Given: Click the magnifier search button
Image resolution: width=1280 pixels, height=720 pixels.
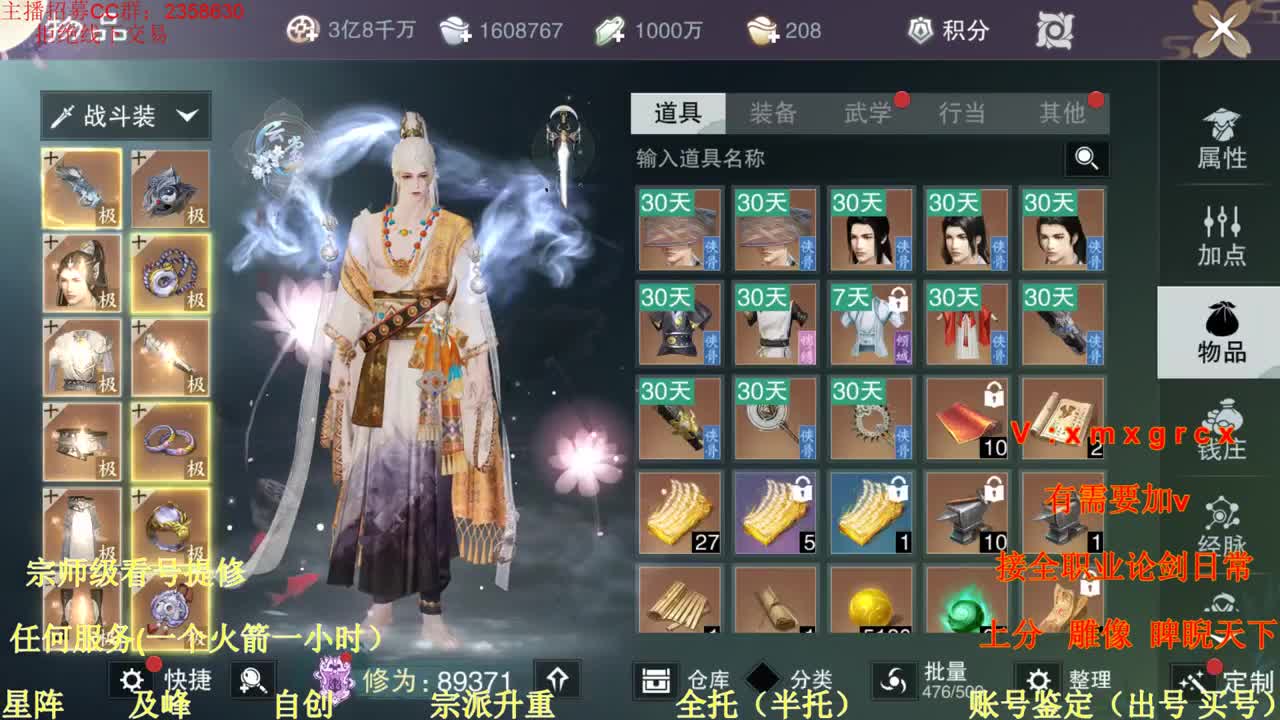Looking at the screenshot, I should [1085, 160].
